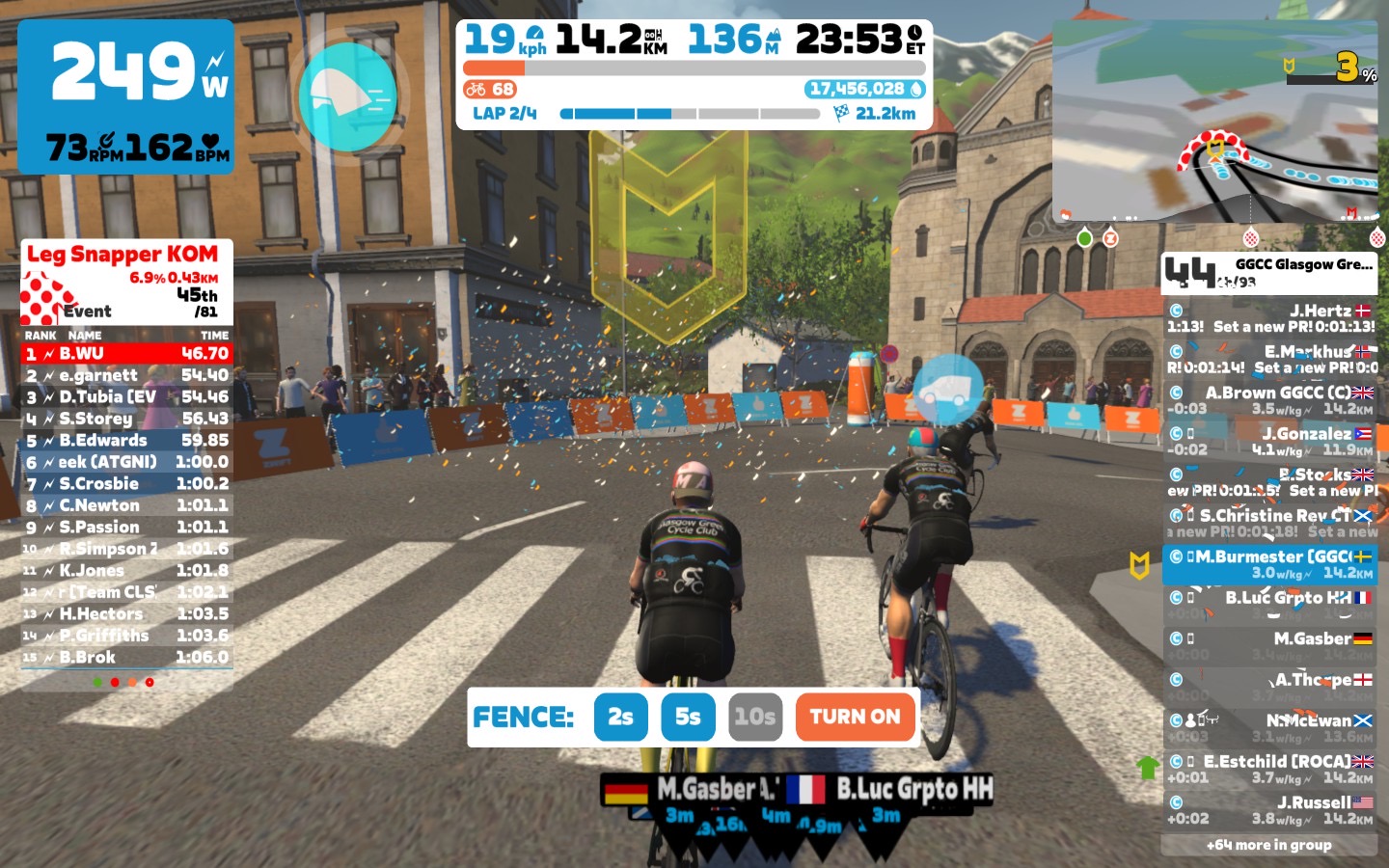Screen dimensions: 1389x868
Task: Select the N.McEwan rider row
Action: [1269, 728]
